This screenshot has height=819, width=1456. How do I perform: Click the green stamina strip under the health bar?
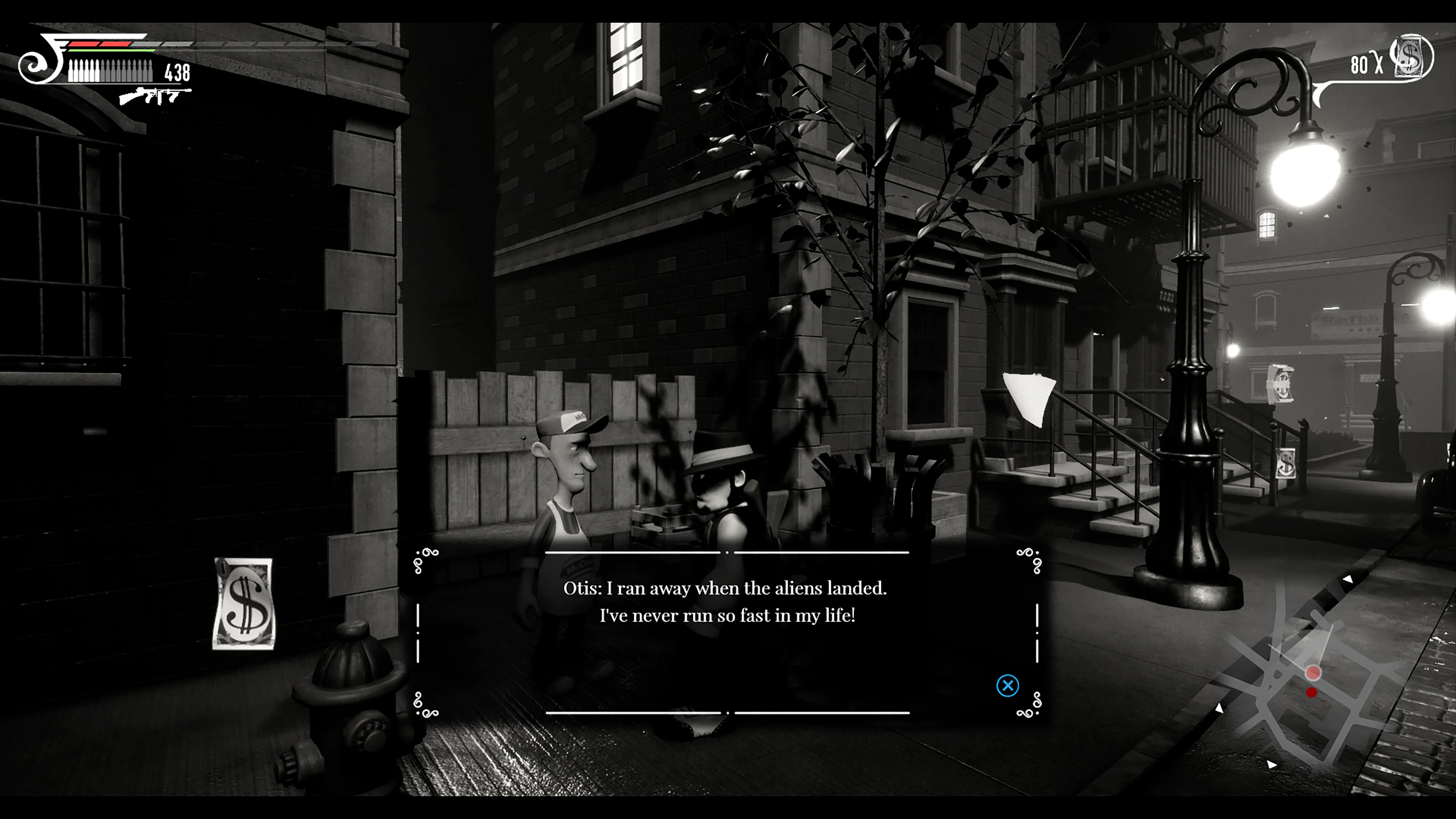click(x=108, y=50)
